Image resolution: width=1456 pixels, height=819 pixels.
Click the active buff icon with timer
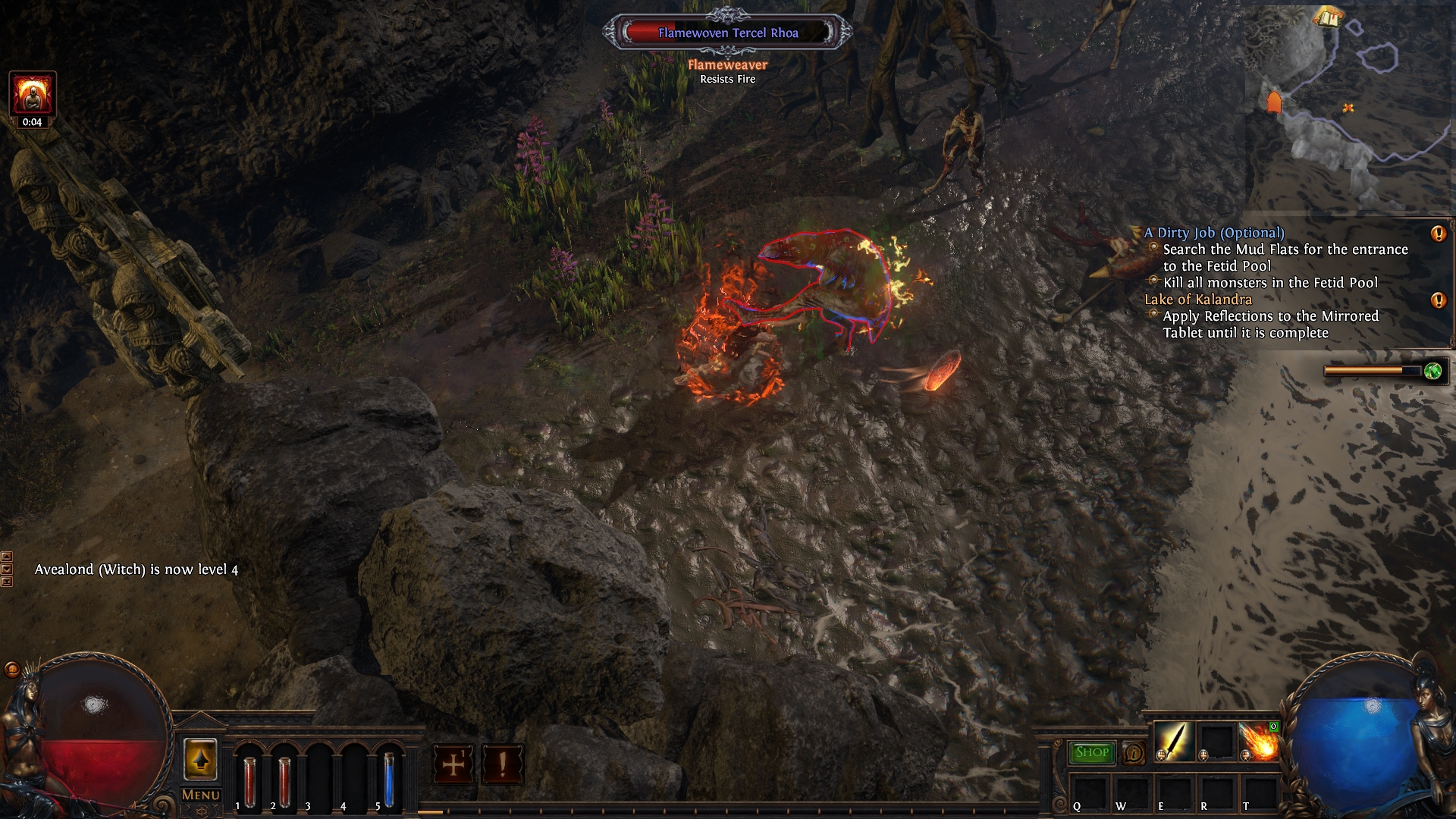click(33, 94)
